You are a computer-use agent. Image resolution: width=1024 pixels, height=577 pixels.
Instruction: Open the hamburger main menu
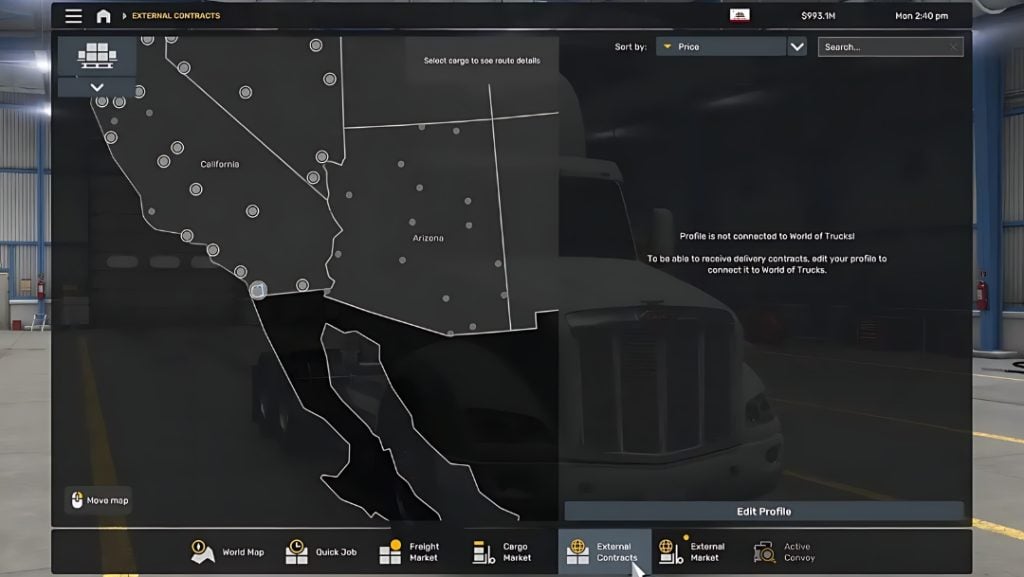click(74, 16)
